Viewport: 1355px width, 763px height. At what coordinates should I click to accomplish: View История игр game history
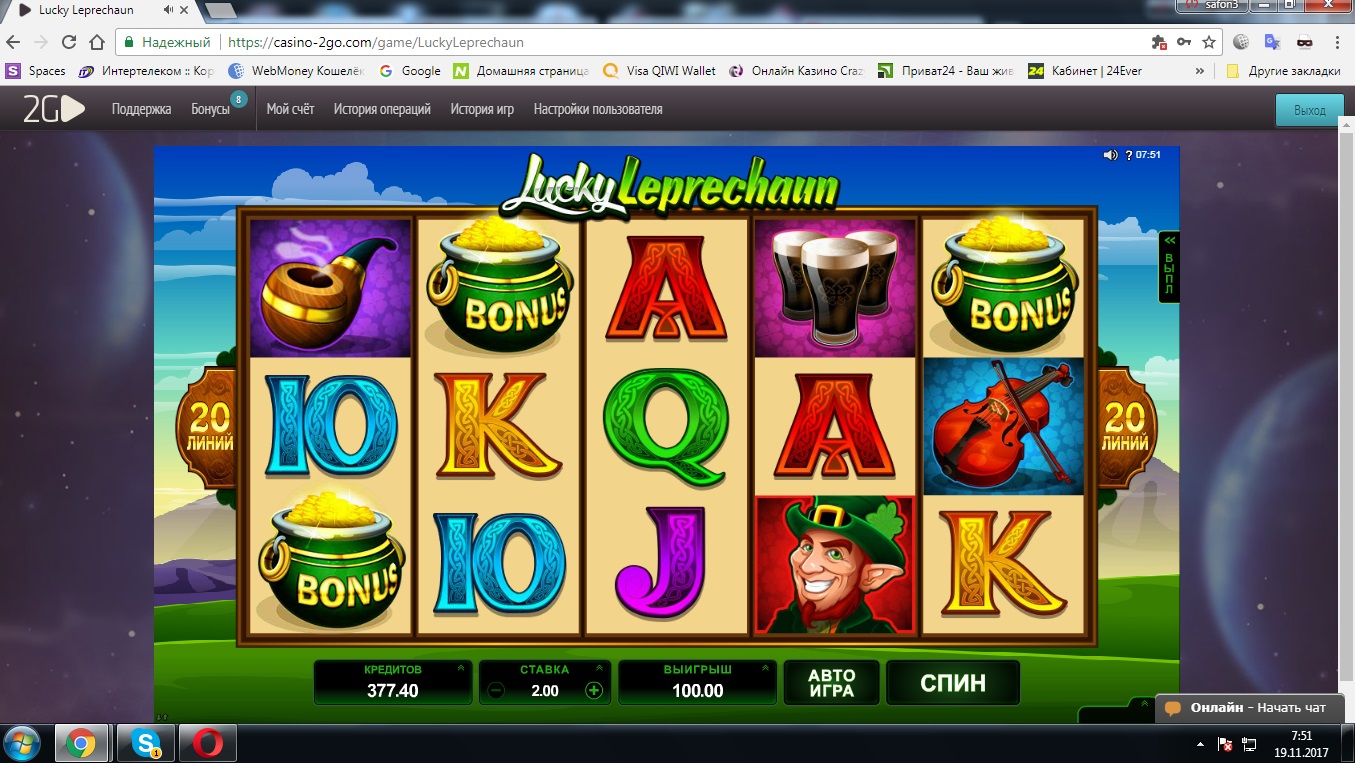point(482,109)
